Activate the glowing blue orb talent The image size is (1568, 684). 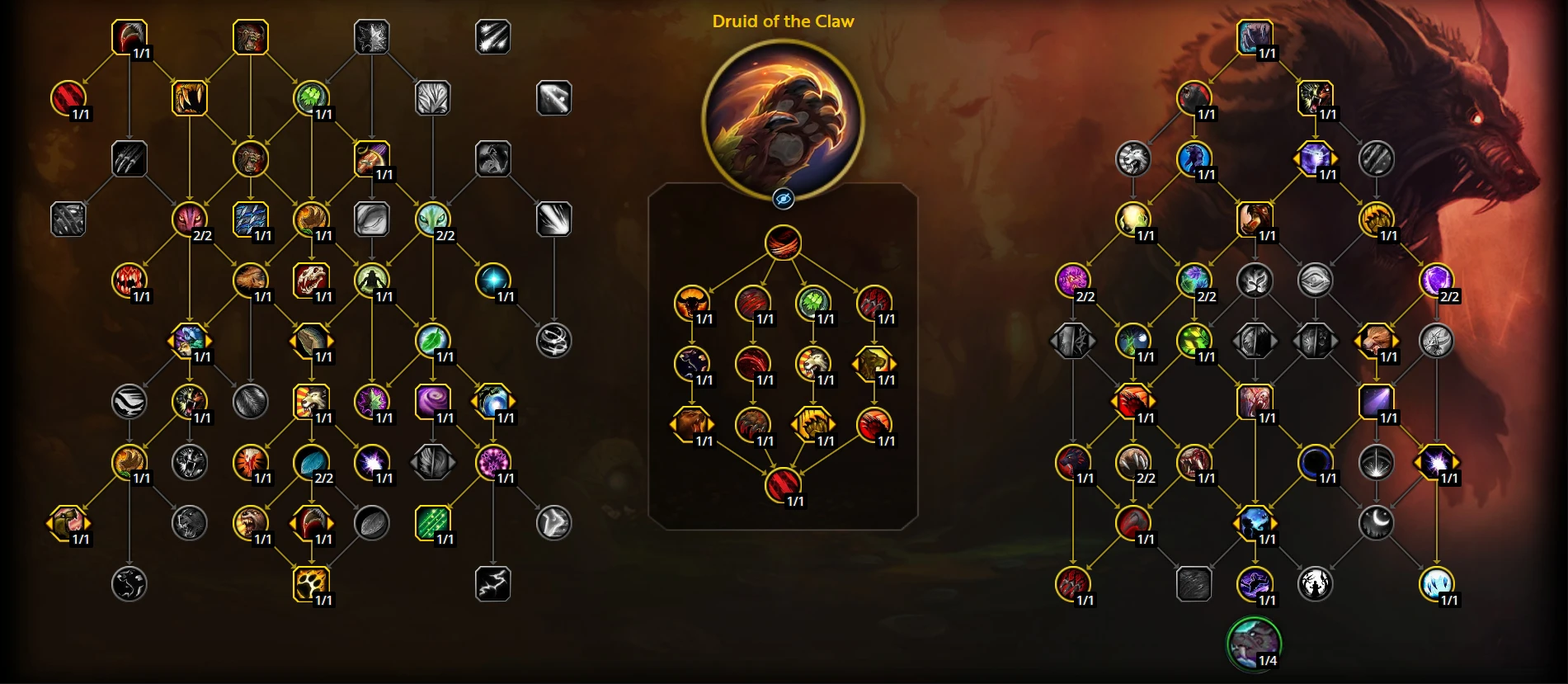click(492, 281)
